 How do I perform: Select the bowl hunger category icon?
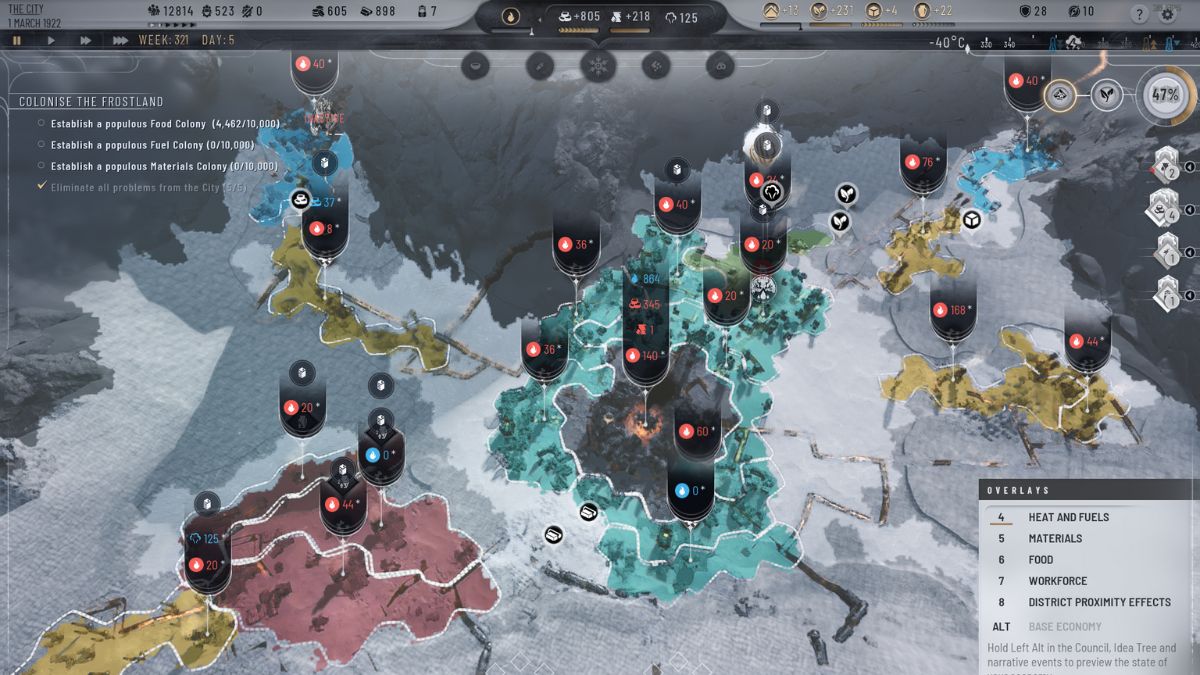476,66
